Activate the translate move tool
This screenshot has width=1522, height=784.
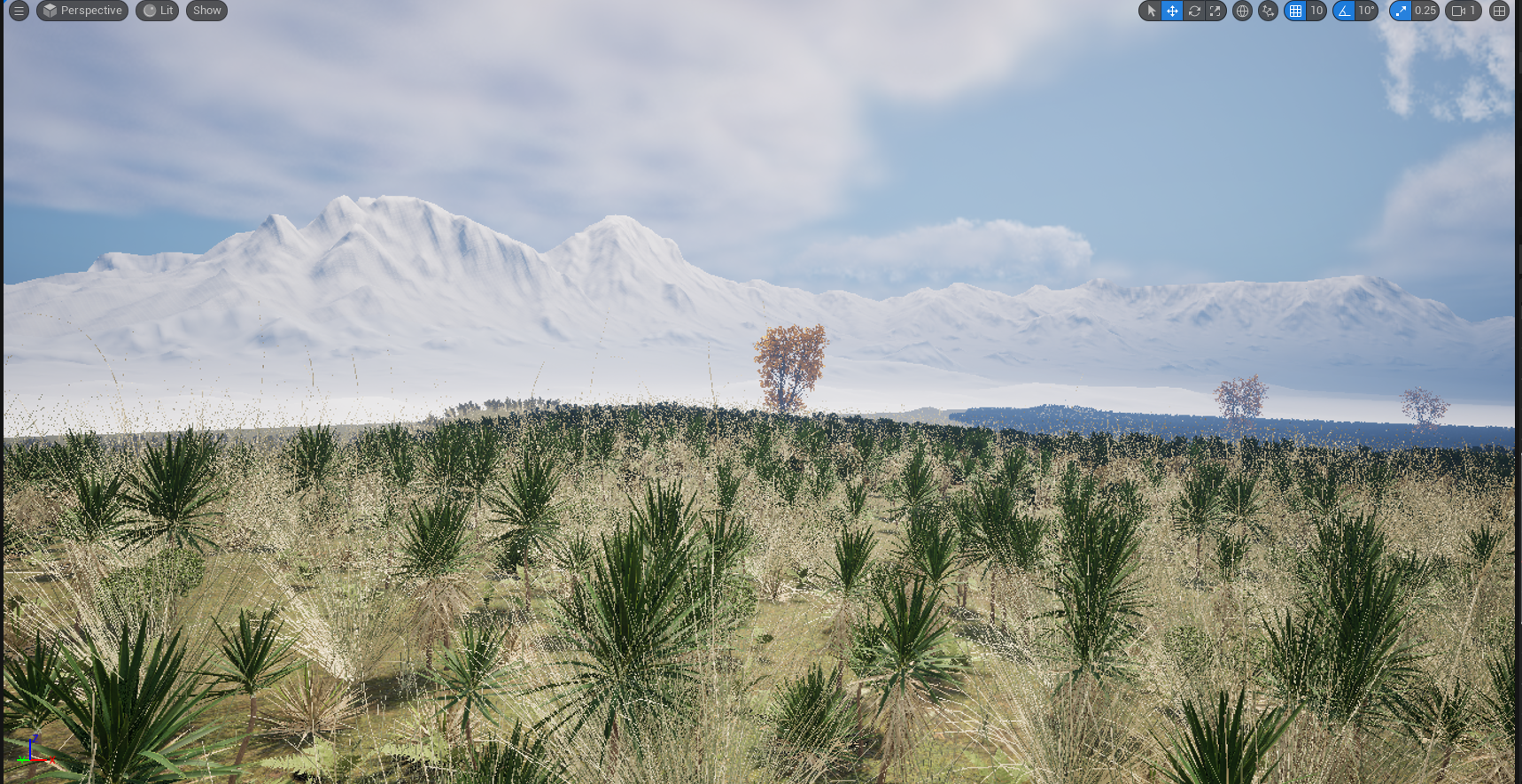coord(1172,11)
